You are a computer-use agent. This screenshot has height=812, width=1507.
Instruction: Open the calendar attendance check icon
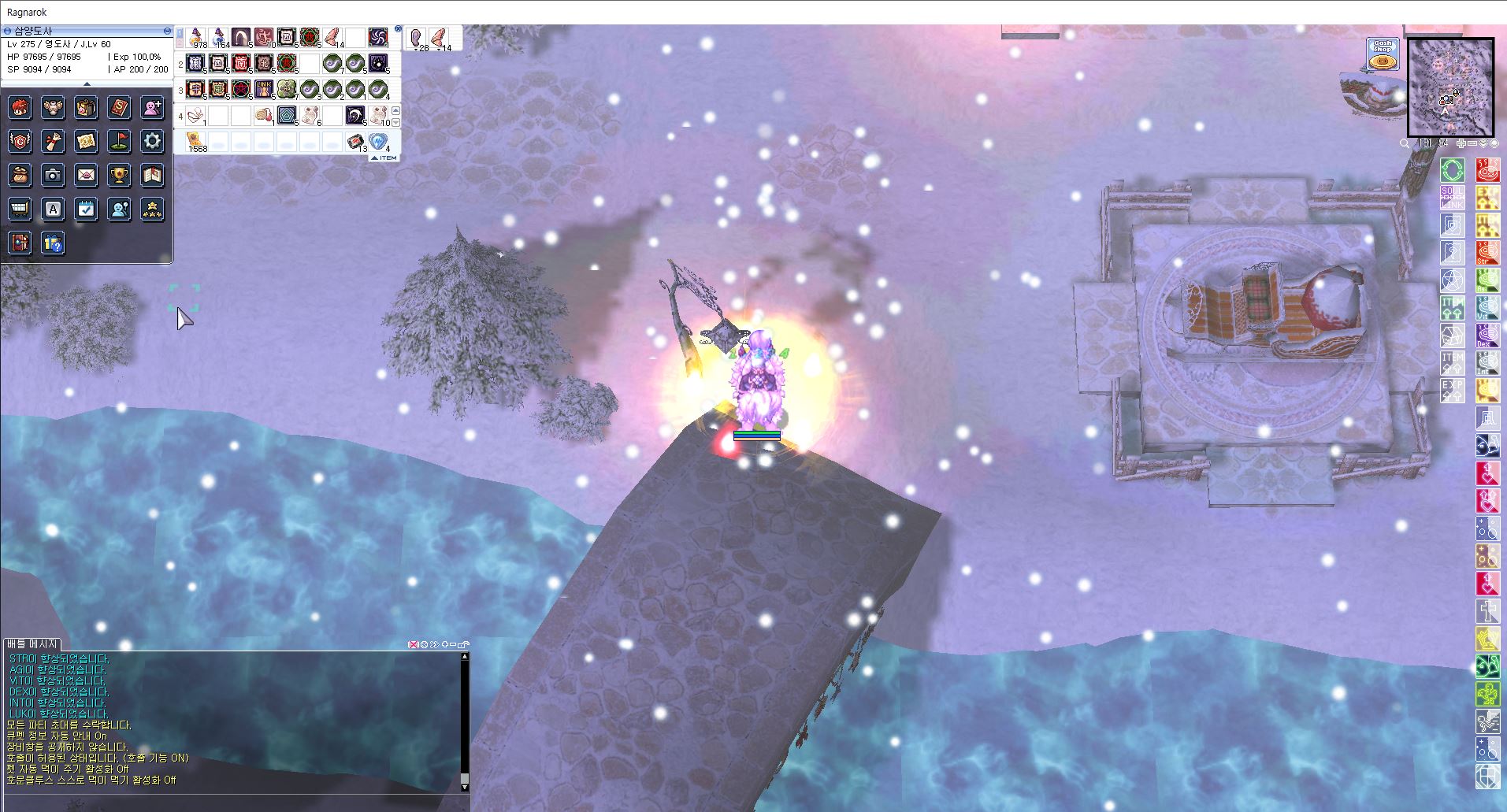coord(86,209)
